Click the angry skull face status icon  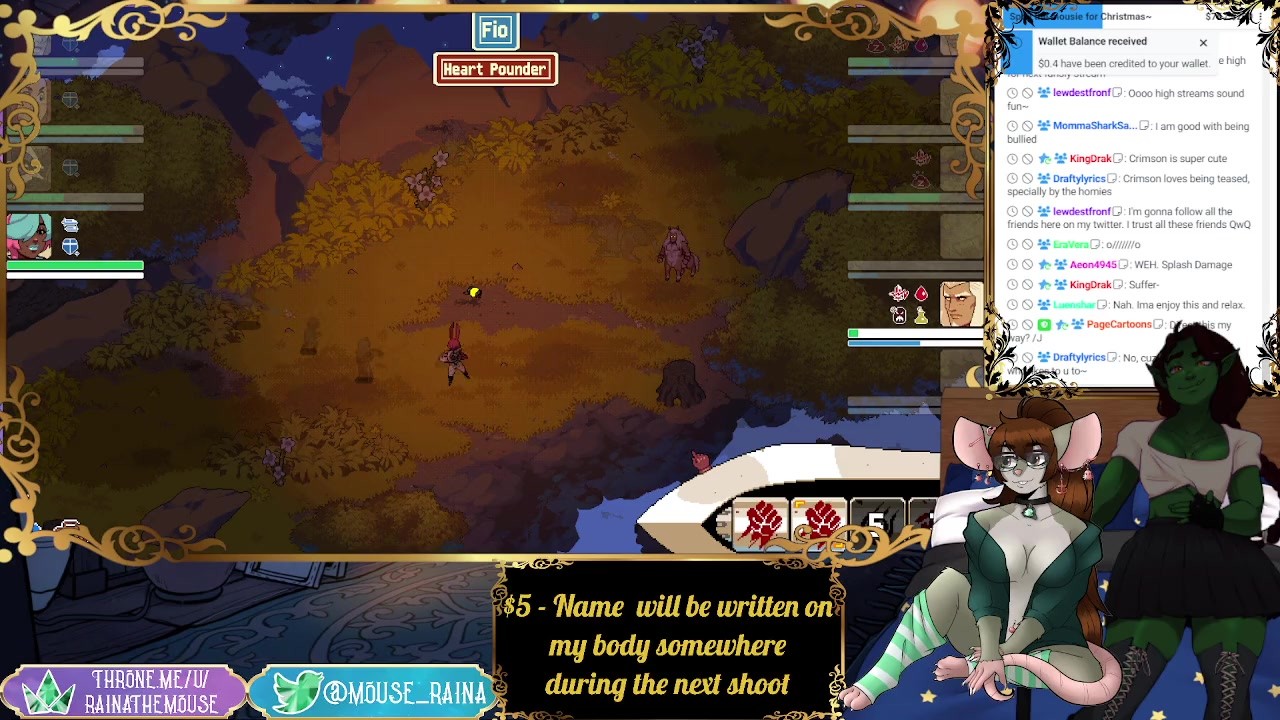[x=899, y=316]
